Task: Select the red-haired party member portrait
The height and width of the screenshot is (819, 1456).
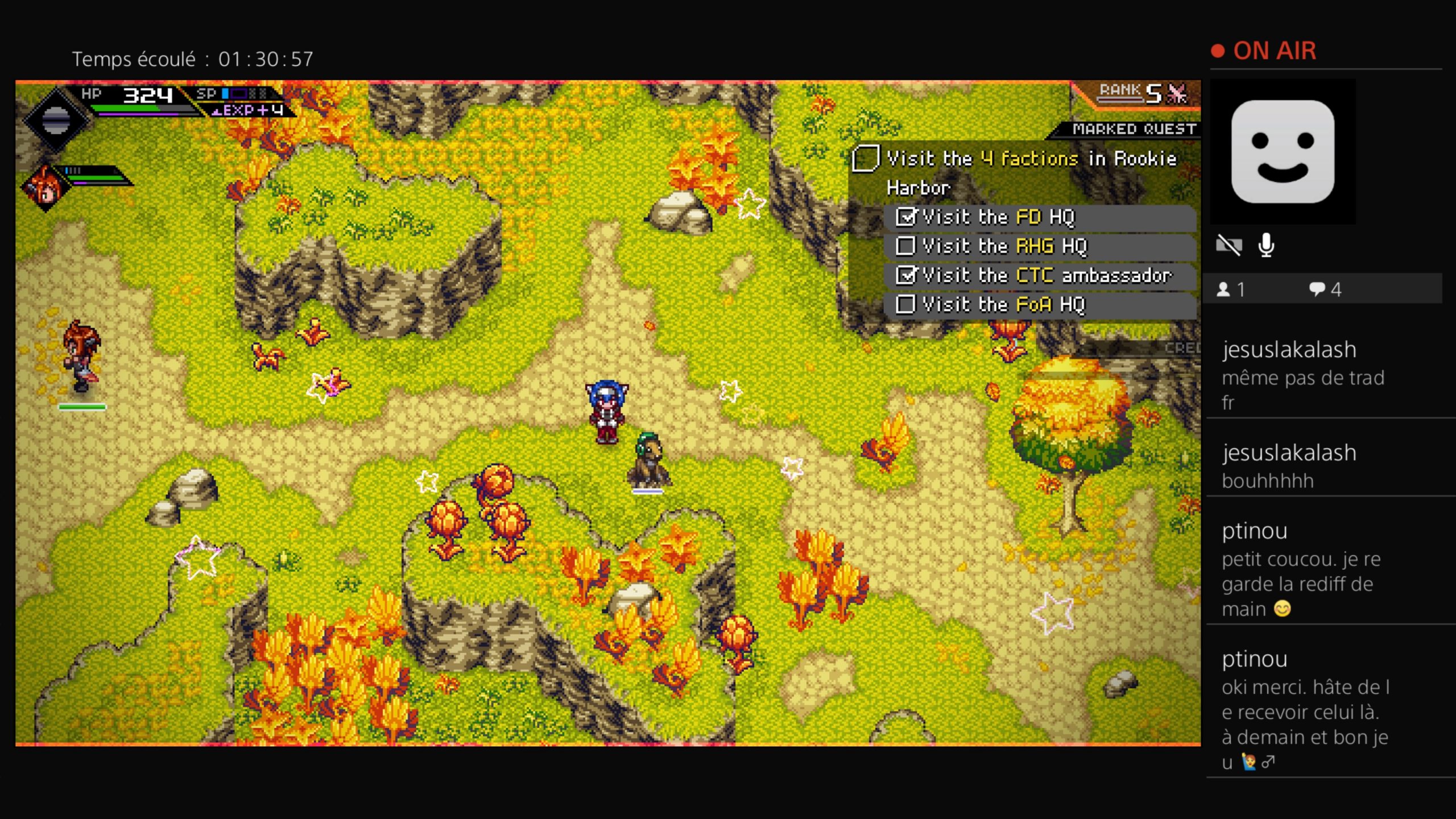Action: (x=45, y=187)
